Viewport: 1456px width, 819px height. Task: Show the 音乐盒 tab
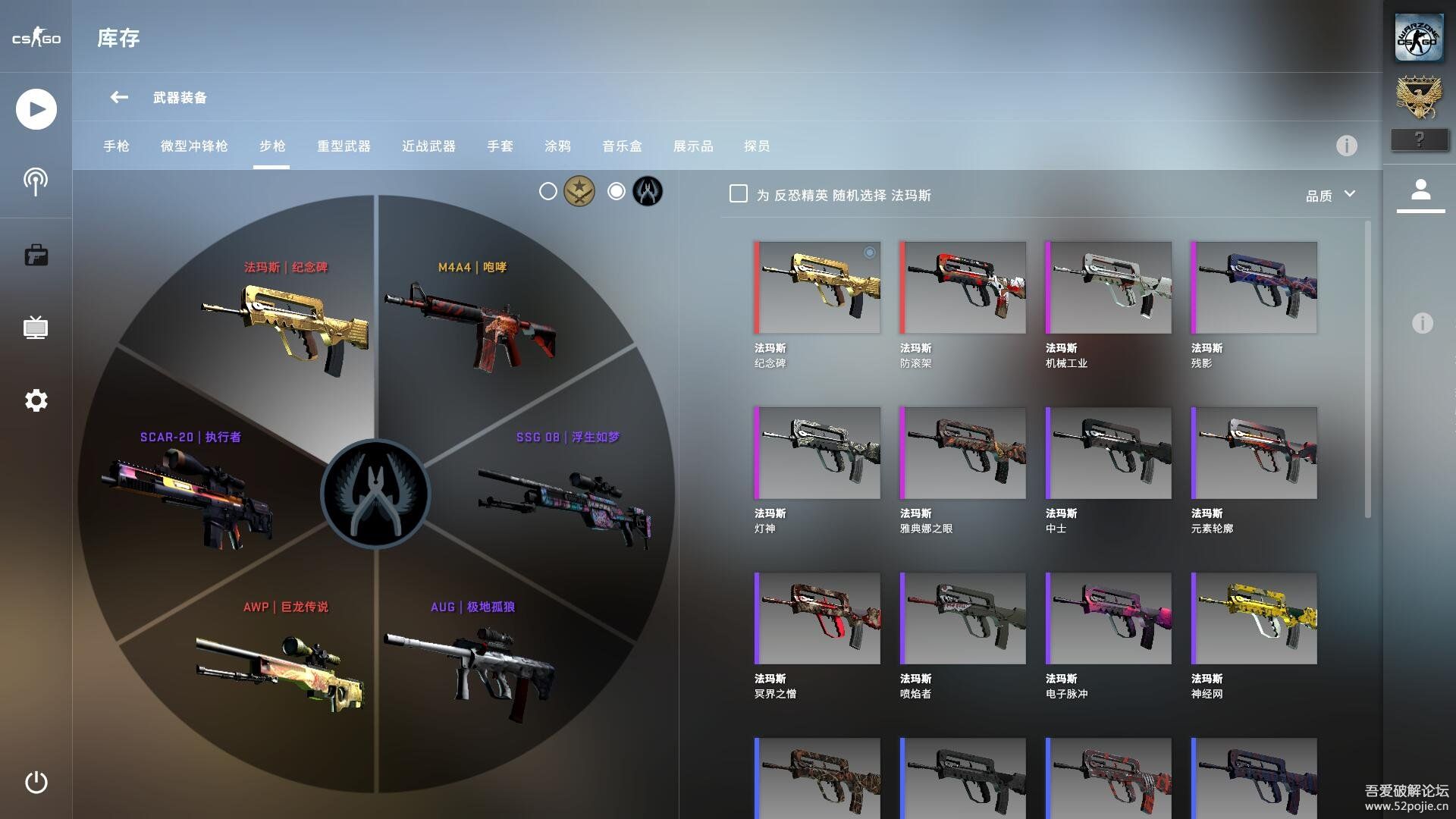click(622, 146)
